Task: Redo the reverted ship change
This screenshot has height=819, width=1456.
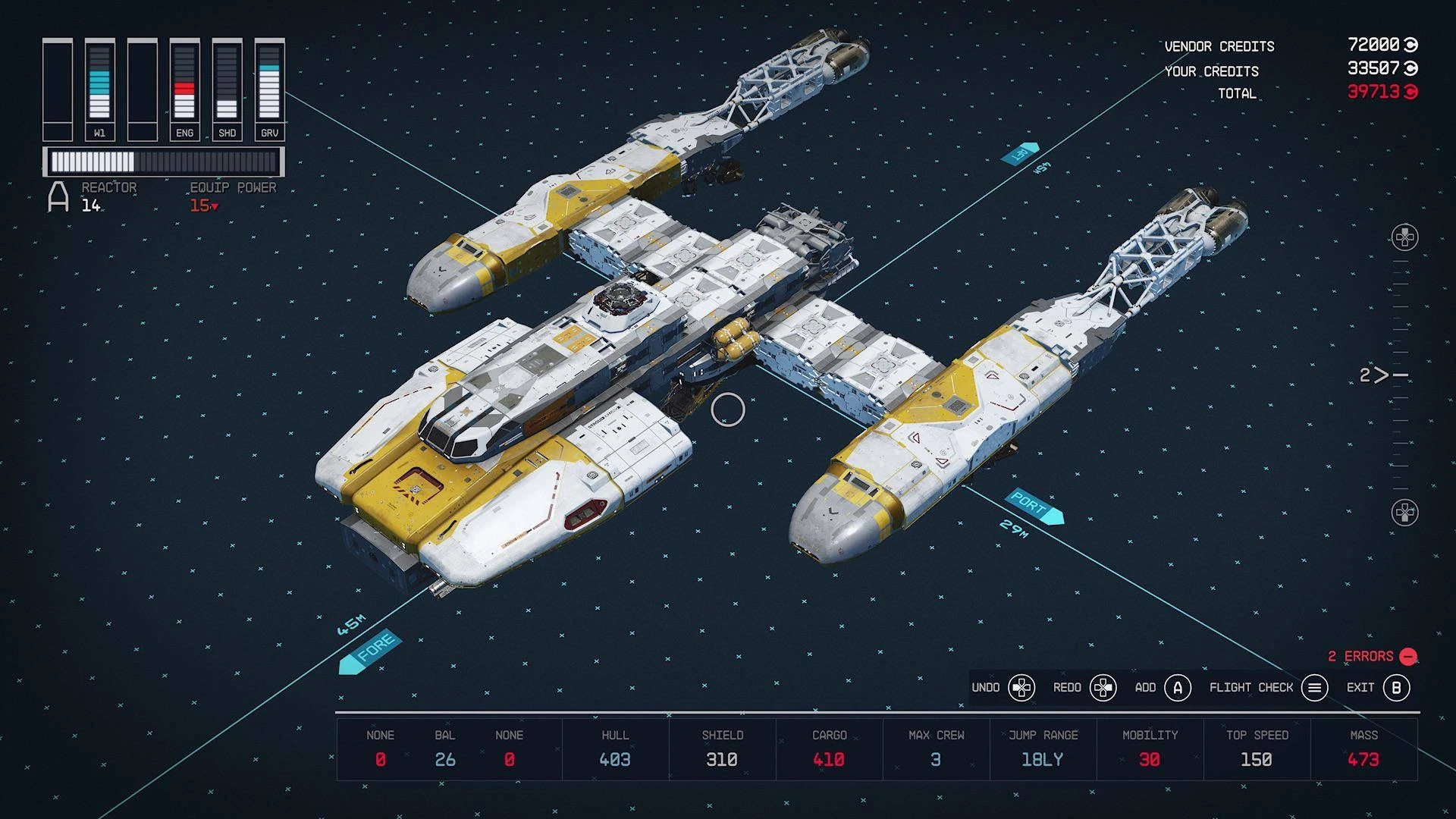Action: coord(1103,688)
